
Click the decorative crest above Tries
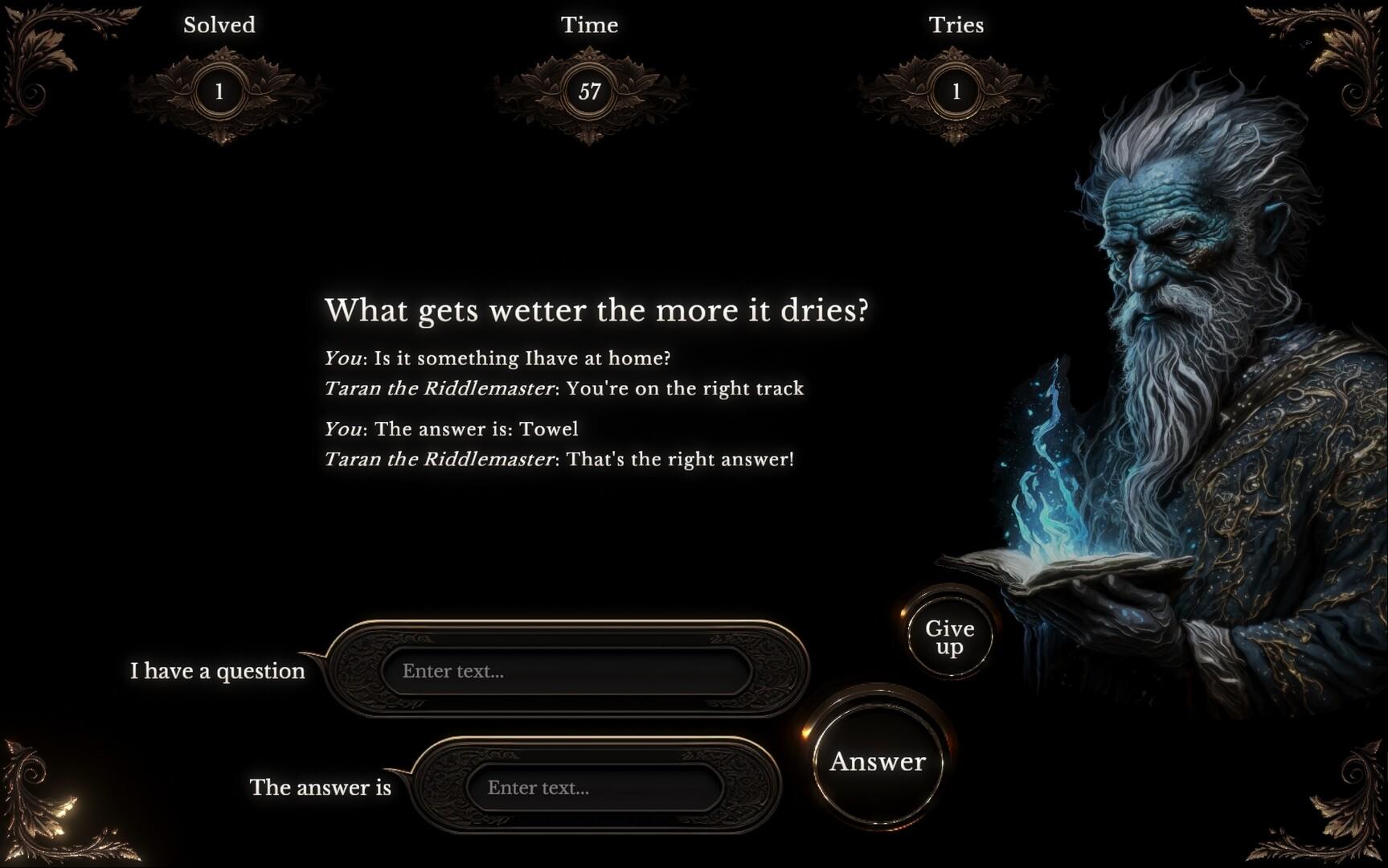[x=956, y=70]
